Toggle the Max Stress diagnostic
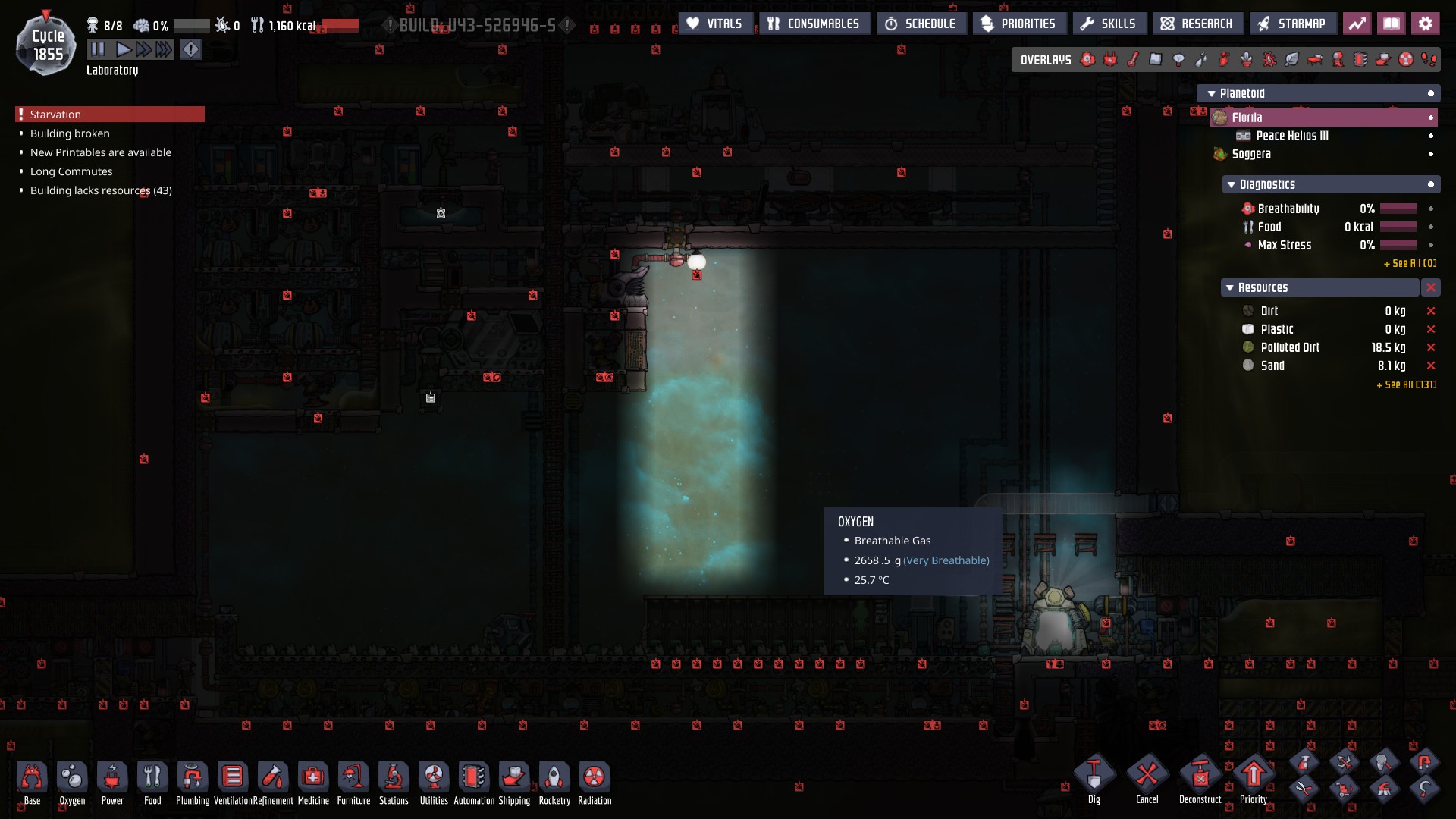This screenshot has height=819, width=1456. pyautogui.click(x=1431, y=245)
